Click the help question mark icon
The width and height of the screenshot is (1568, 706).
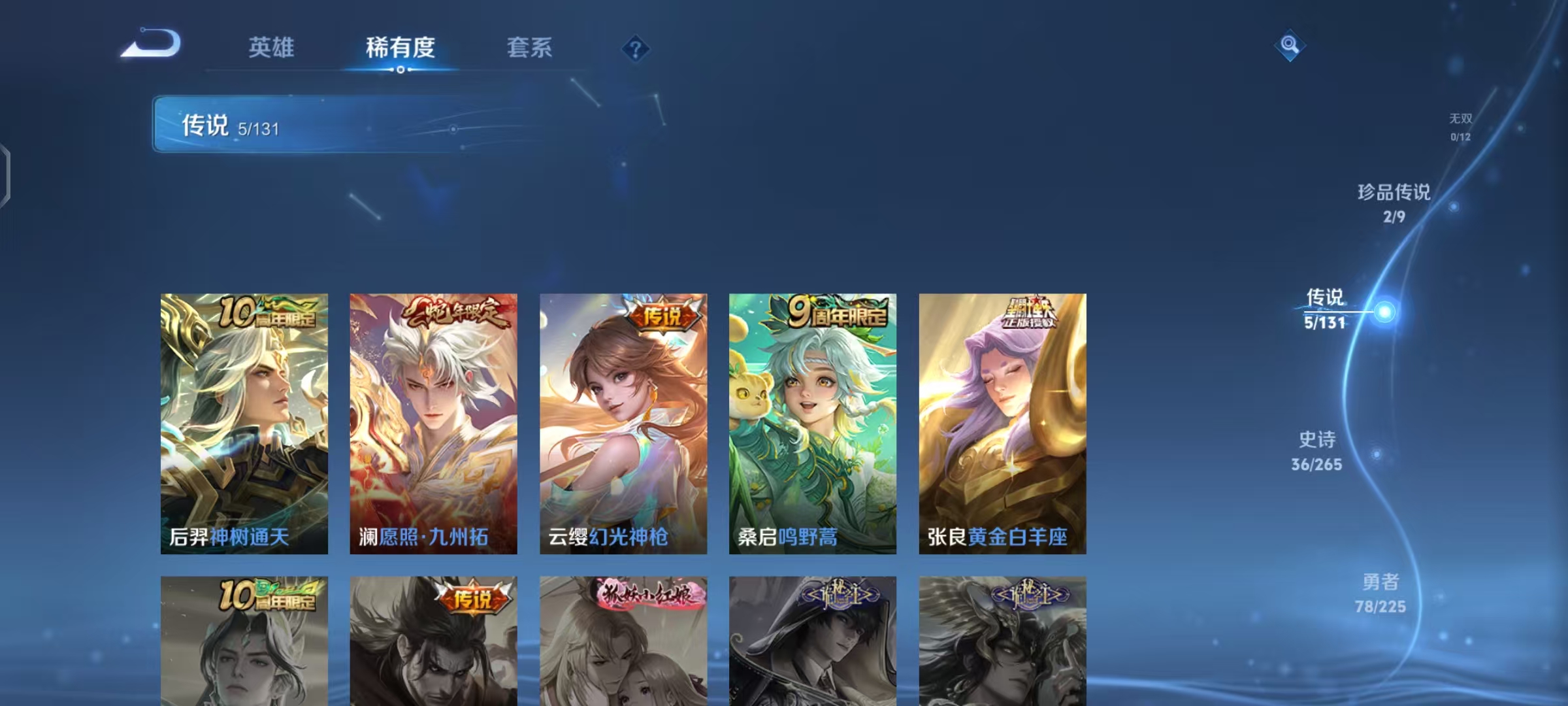point(636,48)
